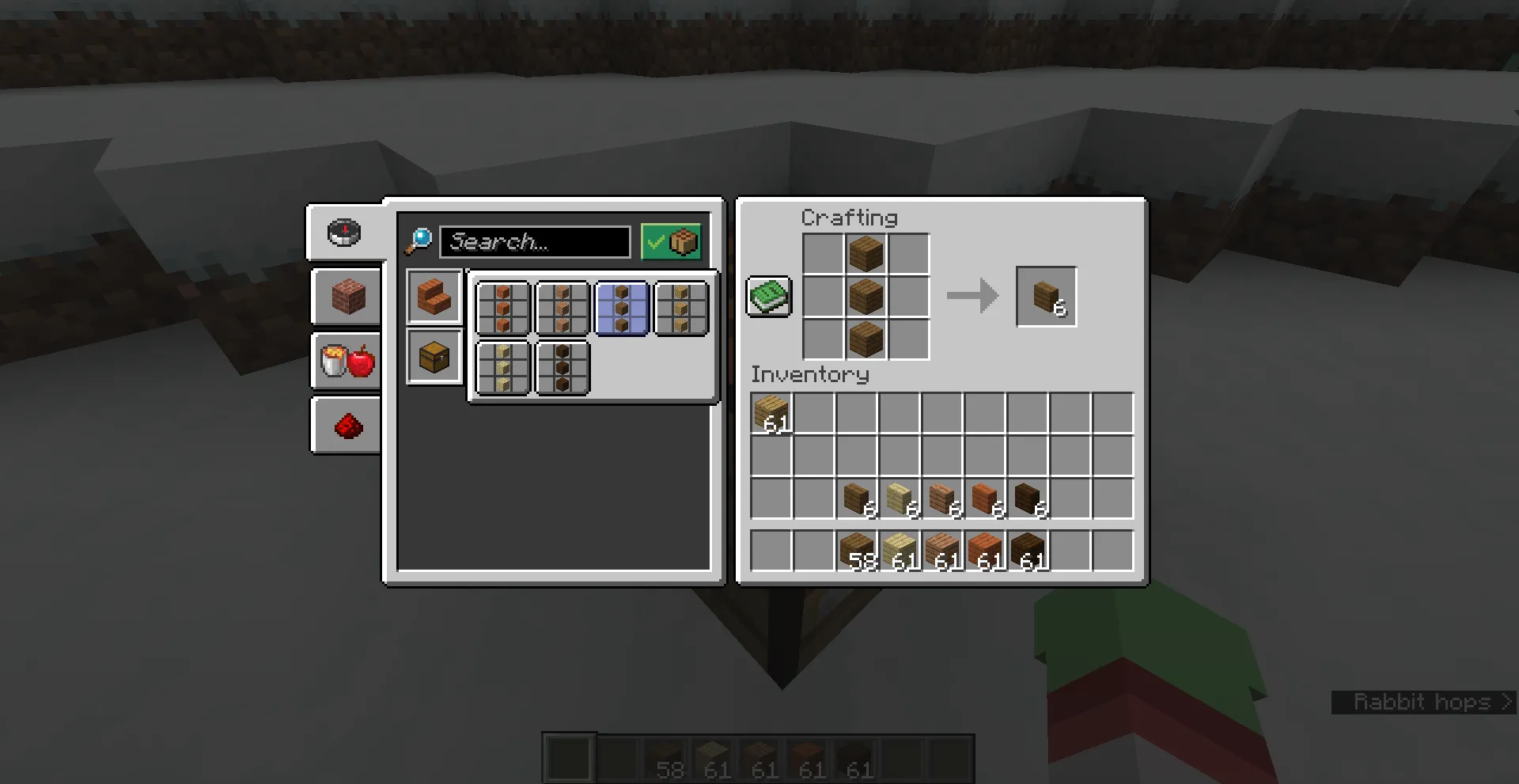Pick up the 61 oak planks stack

771,413
